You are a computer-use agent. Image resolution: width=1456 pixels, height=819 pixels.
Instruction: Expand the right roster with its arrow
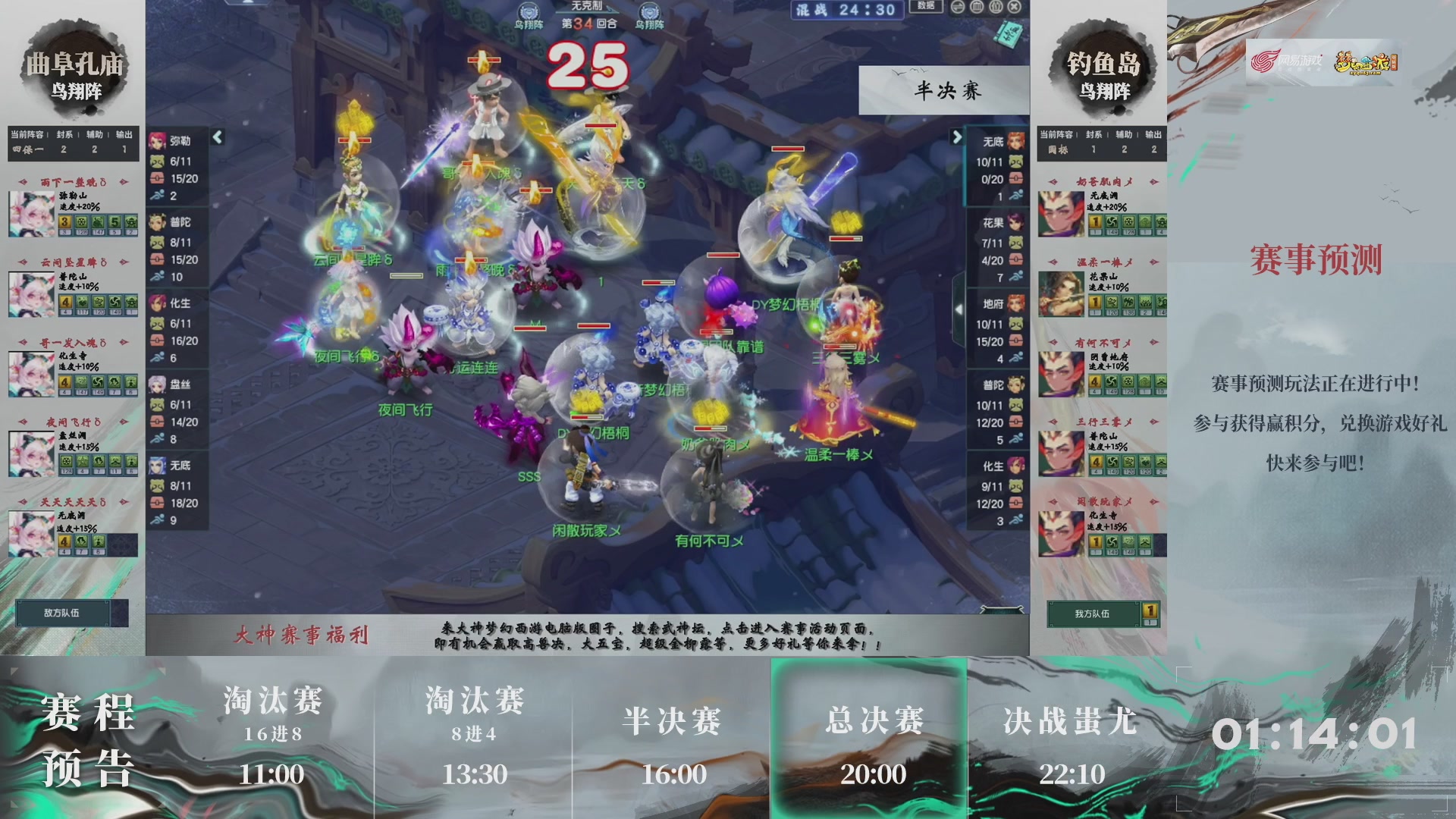point(955,138)
